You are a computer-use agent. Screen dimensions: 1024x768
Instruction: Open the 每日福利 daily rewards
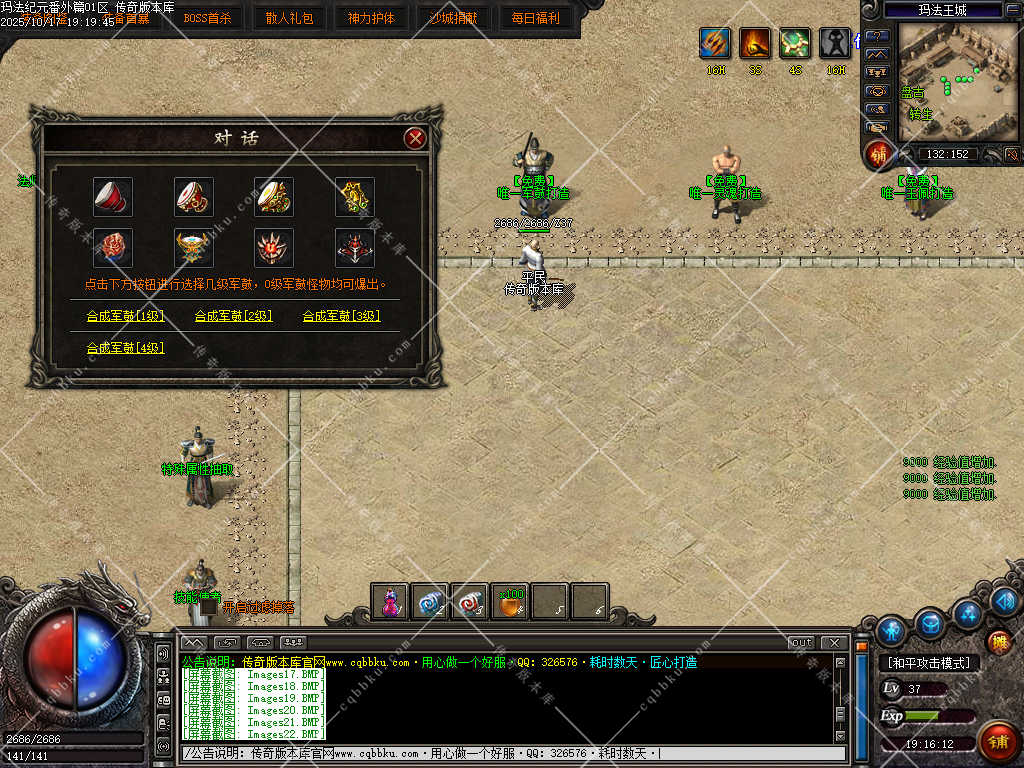click(535, 18)
